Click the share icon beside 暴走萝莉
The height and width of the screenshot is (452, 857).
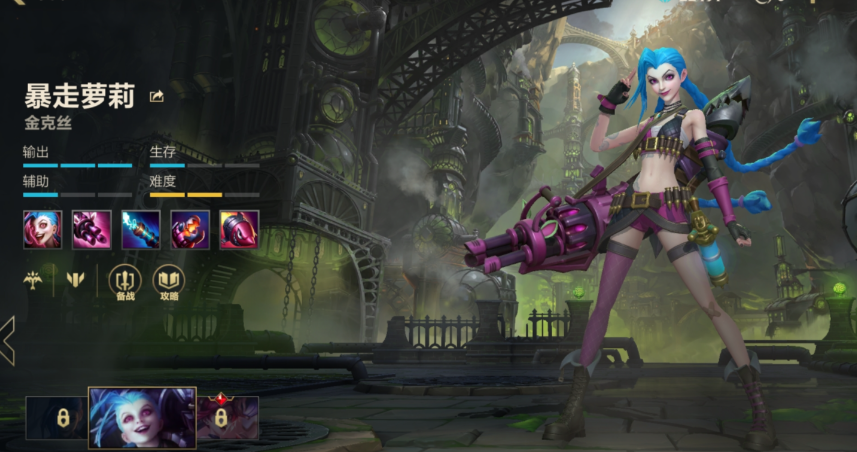pyautogui.click(x=156, y=96)
